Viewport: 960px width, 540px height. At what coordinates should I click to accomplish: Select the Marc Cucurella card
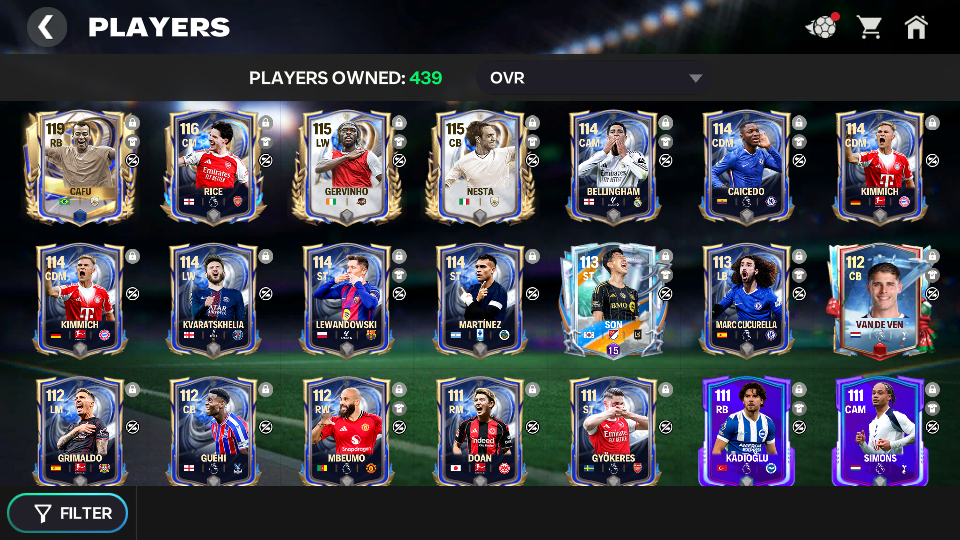pyautogui.click(x=745, y=299)
